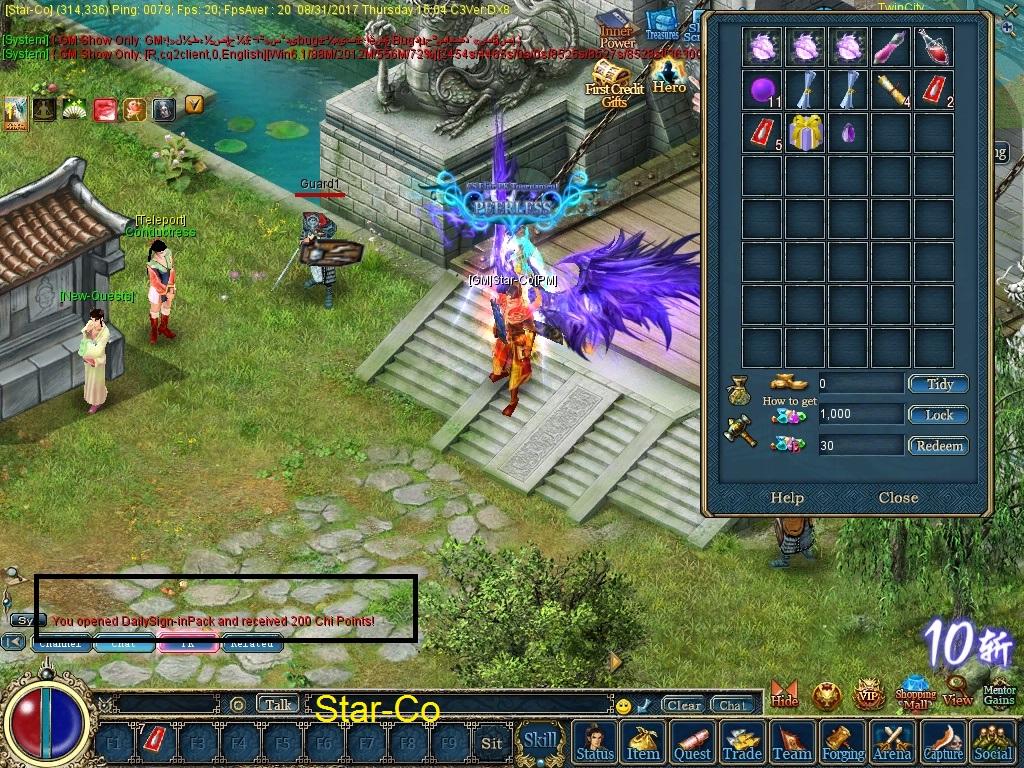Open the Skill panel

tap(541, 741)
